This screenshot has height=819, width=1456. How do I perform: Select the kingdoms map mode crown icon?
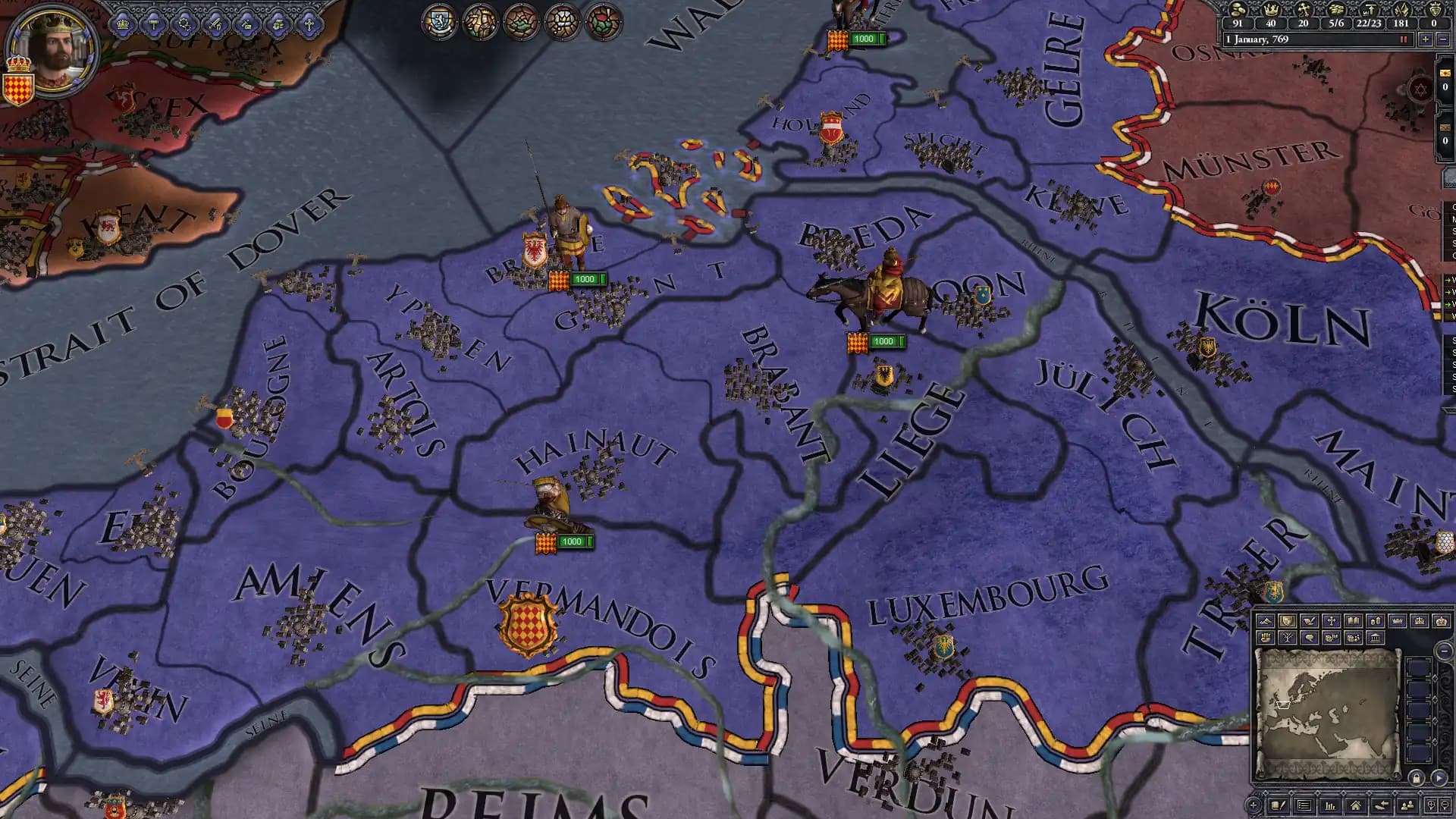tap(1398, 621)
